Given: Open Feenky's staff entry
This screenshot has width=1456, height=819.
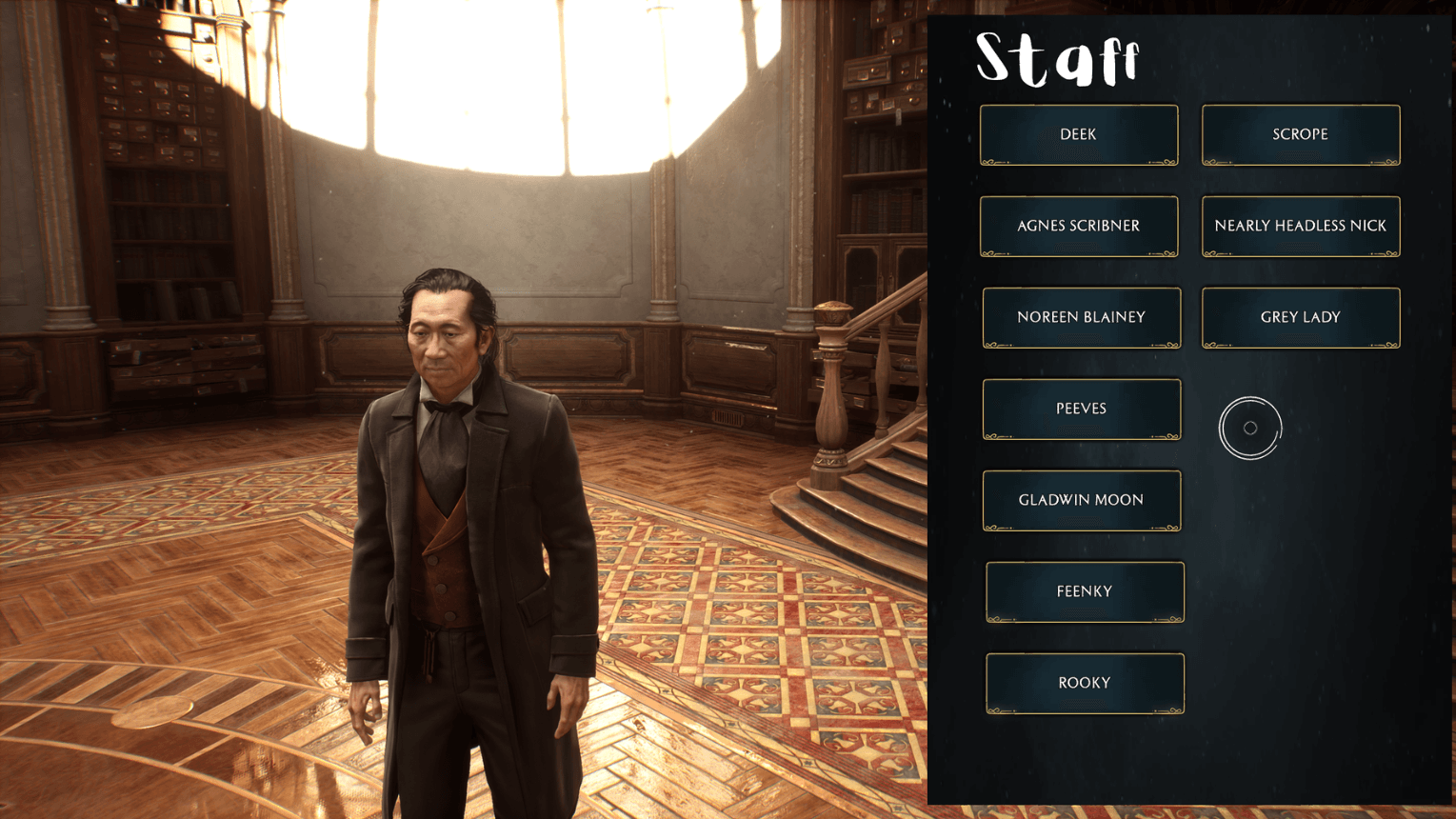Looking at the screenshot, I should tap(1084, 591).
